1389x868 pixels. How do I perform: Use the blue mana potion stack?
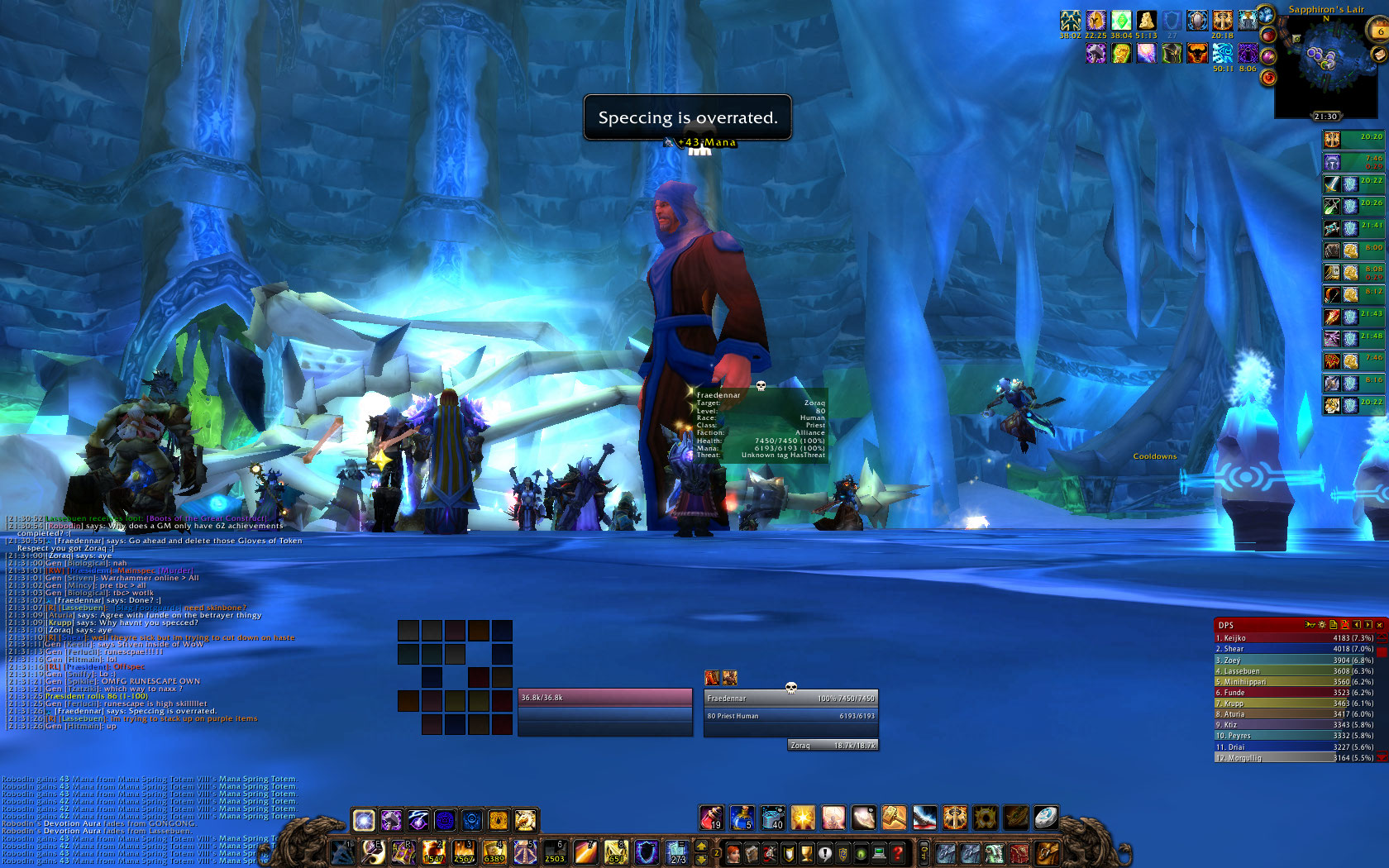[x=742, y=818]
